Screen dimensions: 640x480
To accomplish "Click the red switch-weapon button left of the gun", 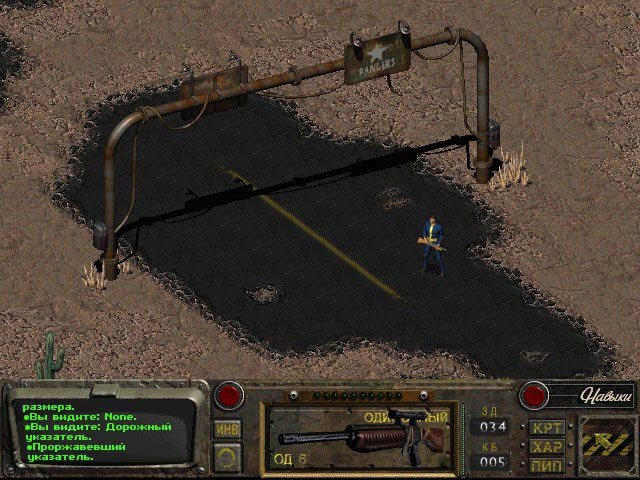I will point(231,395).
